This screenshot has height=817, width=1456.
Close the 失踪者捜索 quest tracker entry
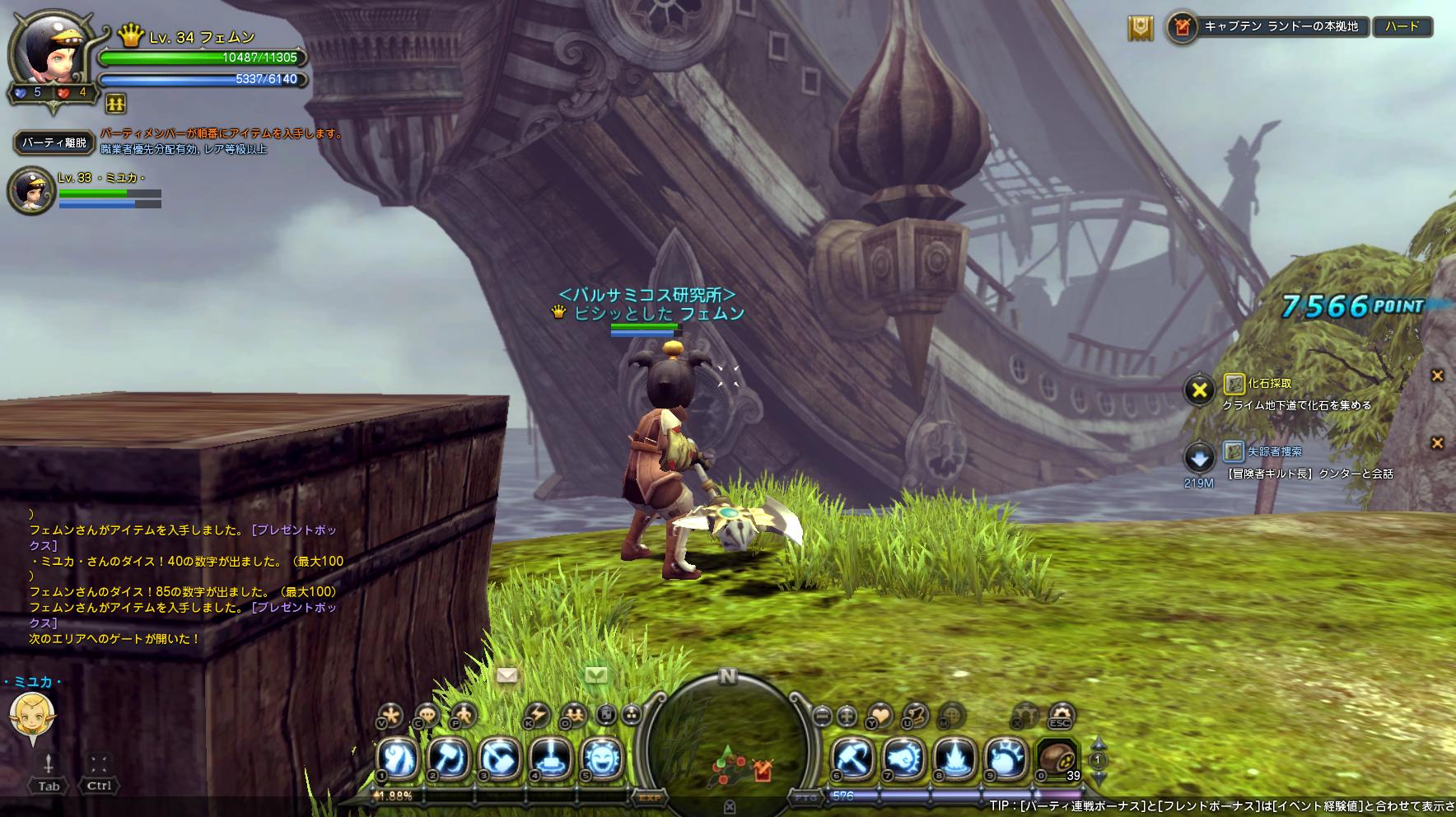tap(1437, 443)
